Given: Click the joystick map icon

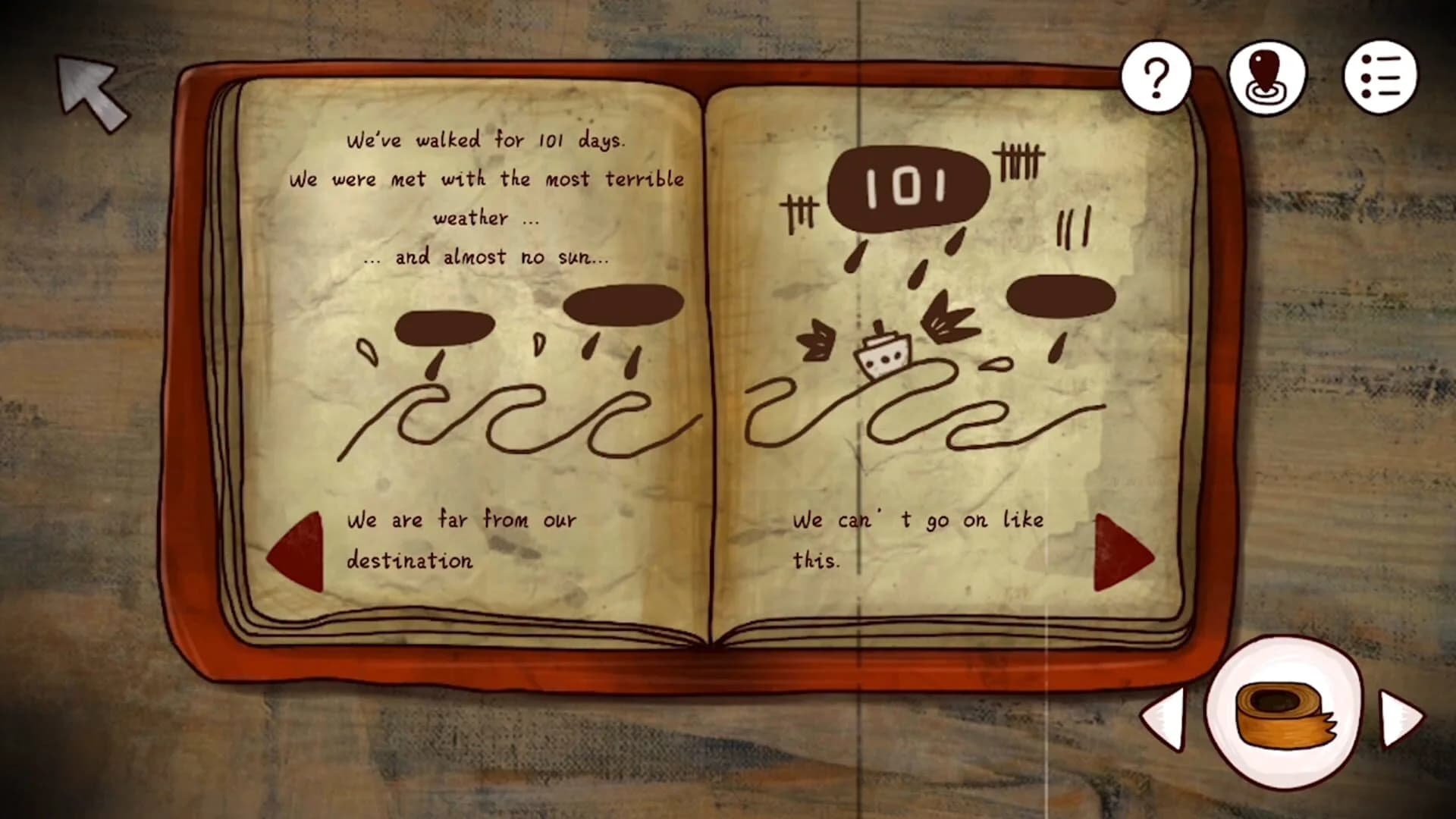Looking at the screenshot, I should (1267, 76).
